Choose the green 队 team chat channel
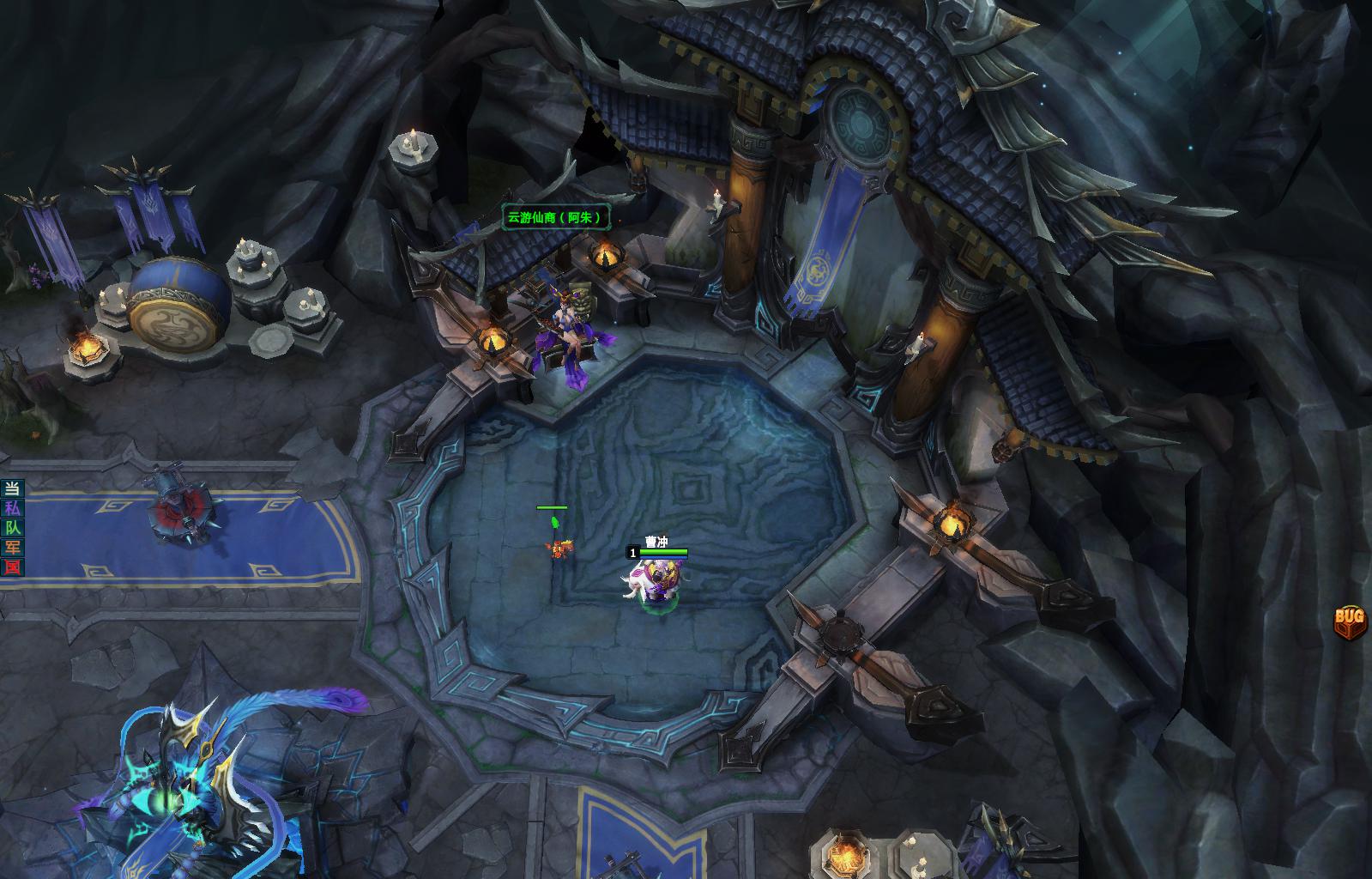This screenshot has width=1372, height=879. coord(12,528)
